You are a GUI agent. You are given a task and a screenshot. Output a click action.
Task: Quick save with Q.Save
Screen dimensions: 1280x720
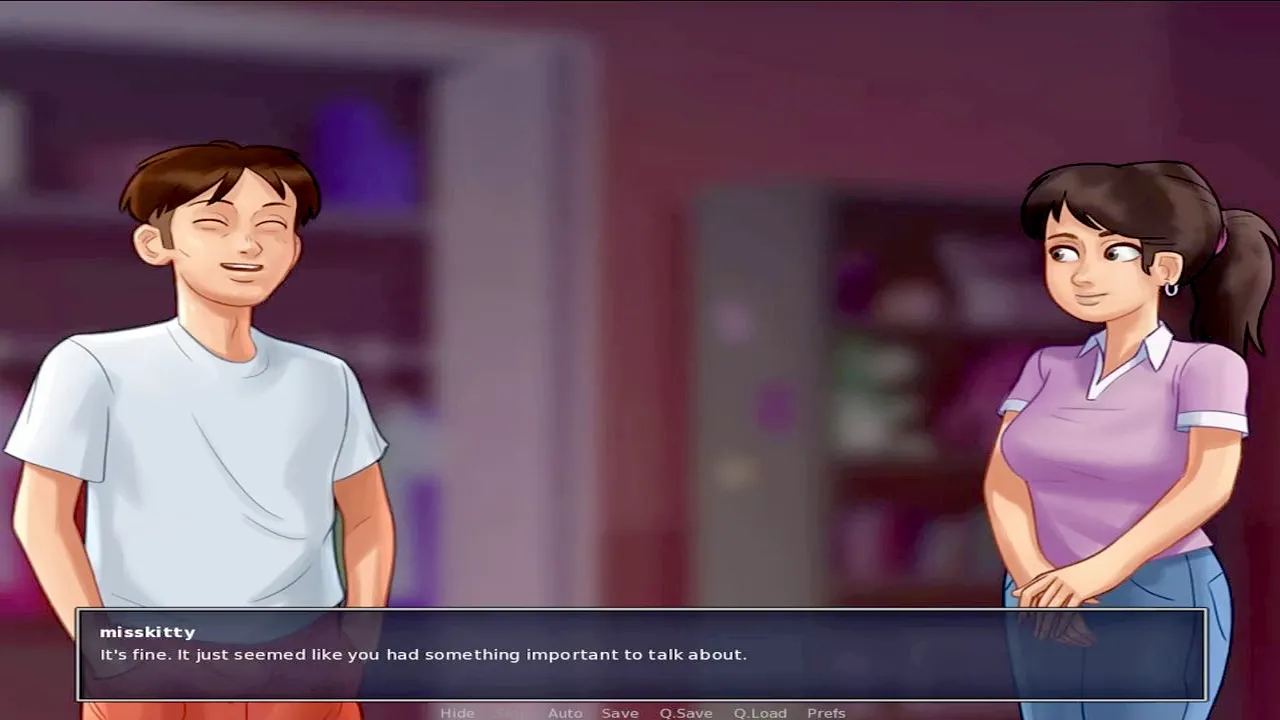coord(686,713)
